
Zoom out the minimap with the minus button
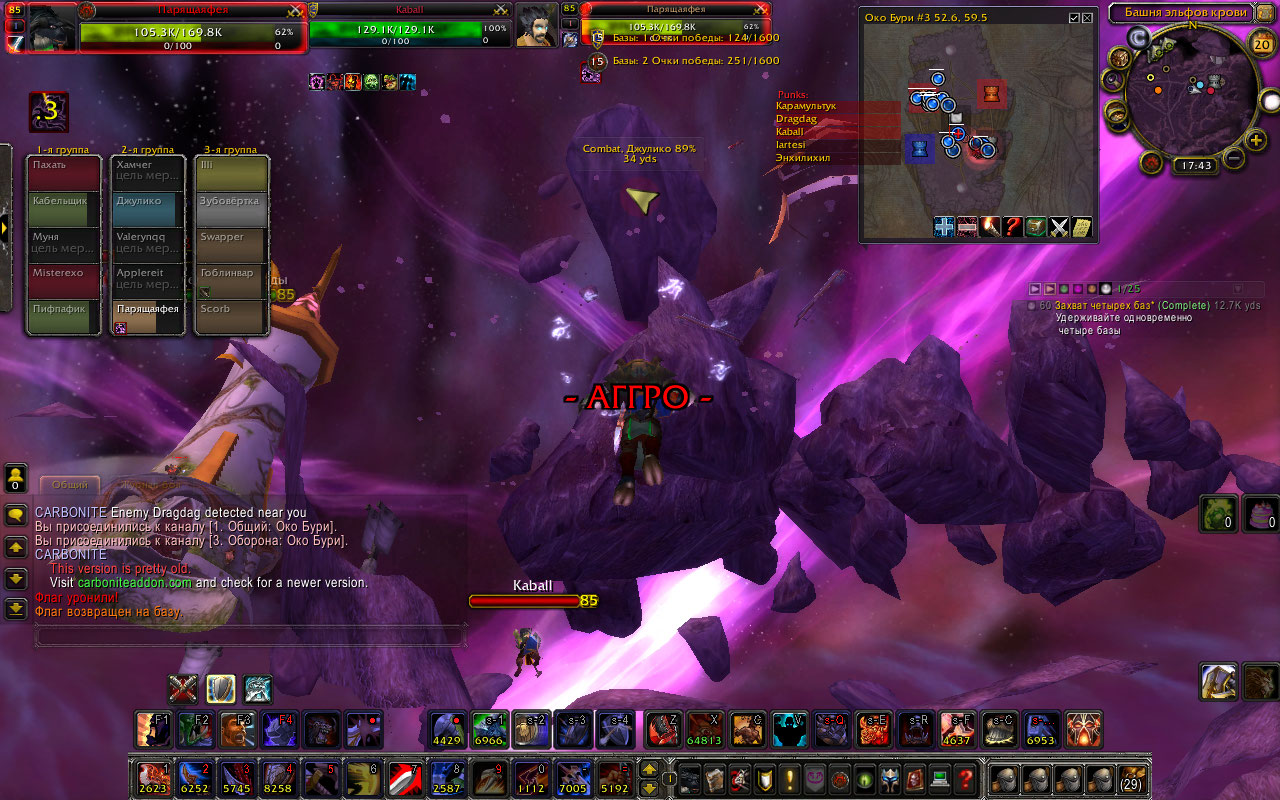(1233, 158)
